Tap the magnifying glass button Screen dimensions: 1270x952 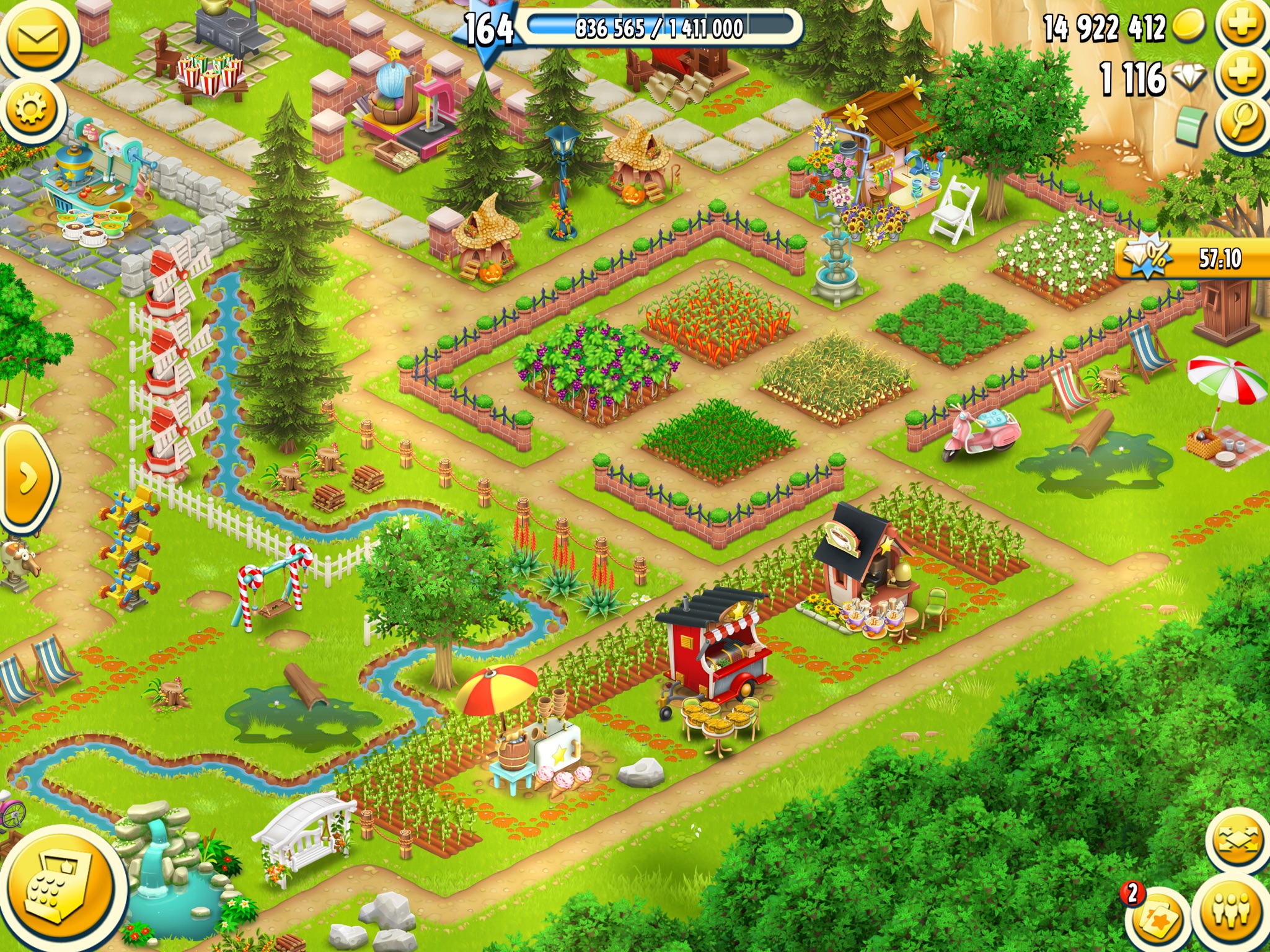click(x=1241, y=121)
